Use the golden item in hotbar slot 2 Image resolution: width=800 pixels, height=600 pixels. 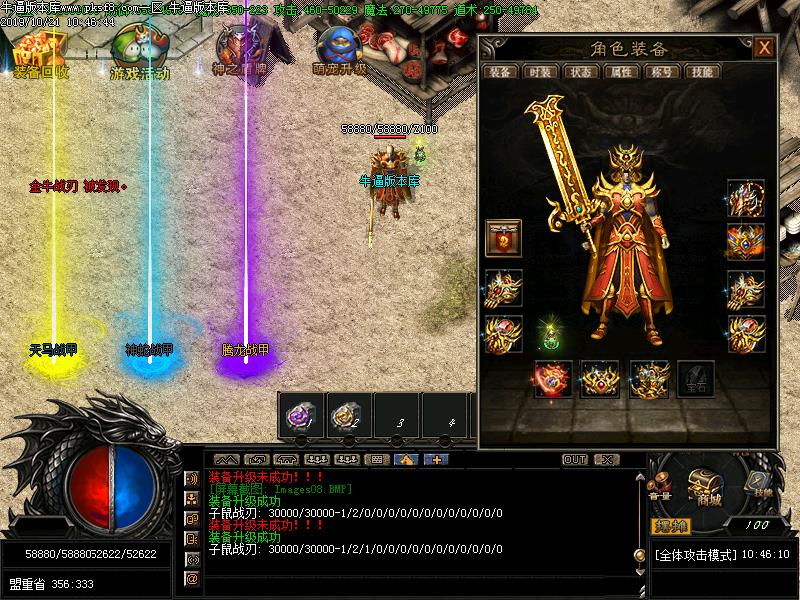tap(347, 415)
